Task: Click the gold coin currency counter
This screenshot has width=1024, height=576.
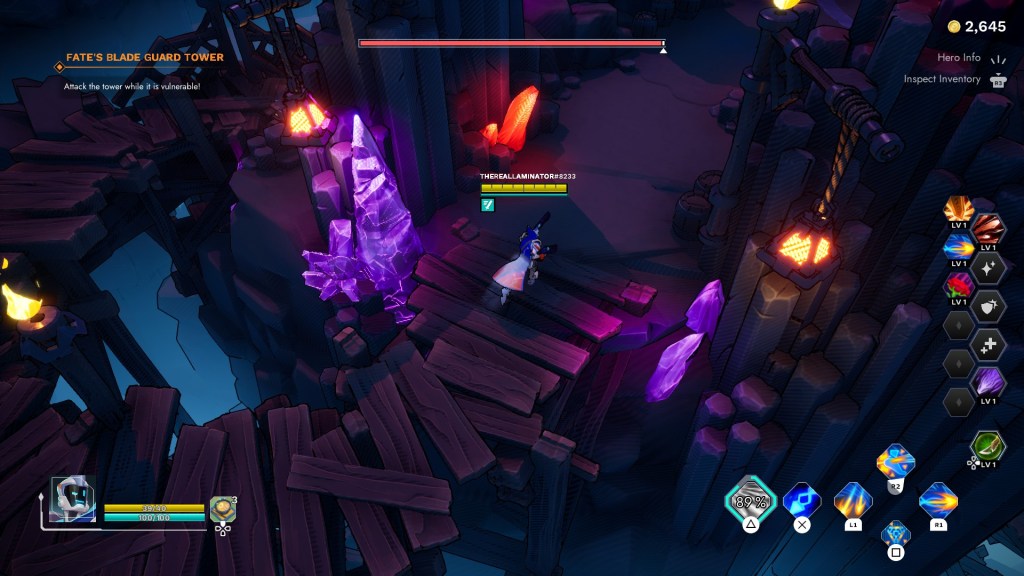Action: click(977, 26)
